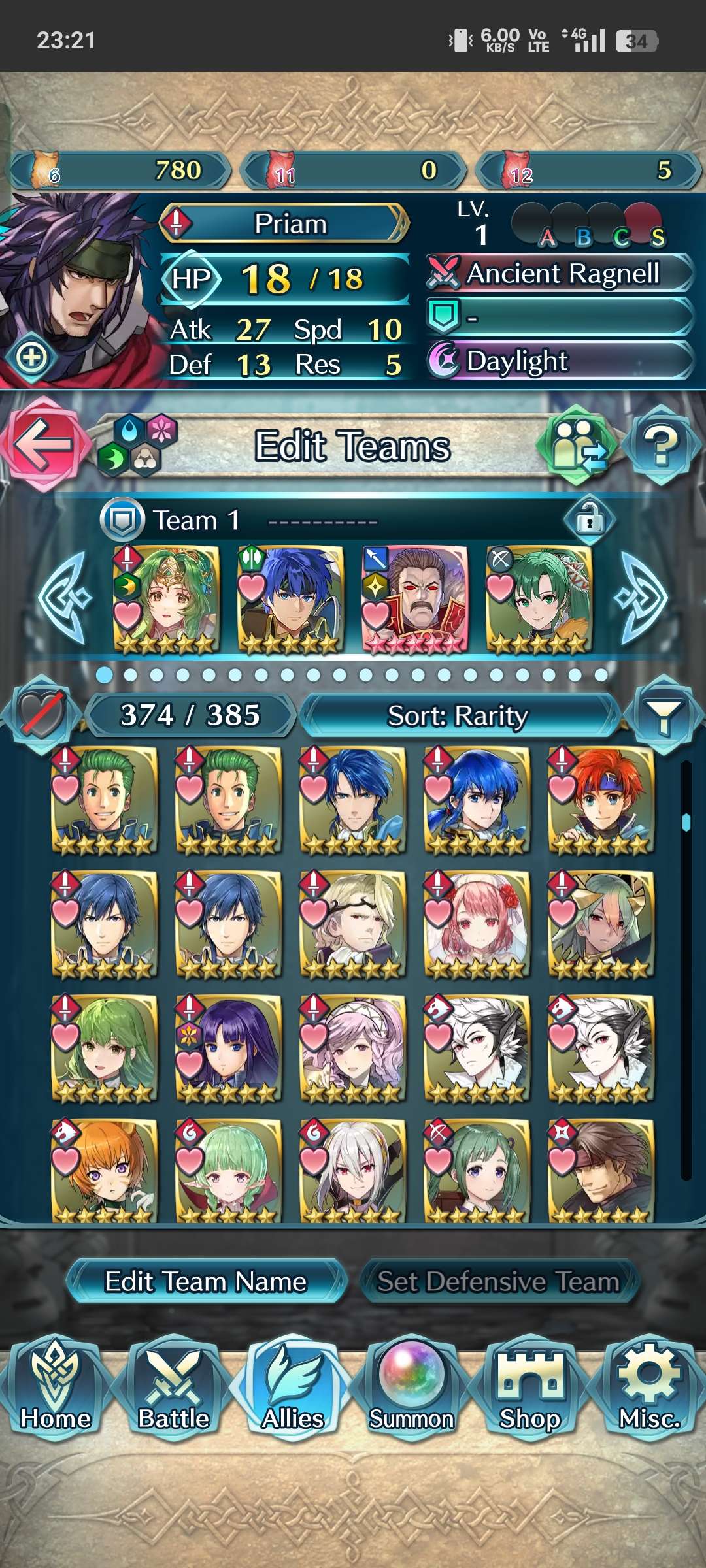Open the help question mark button
Viewport: 706px width, 1568px height.
click(662, 446)
